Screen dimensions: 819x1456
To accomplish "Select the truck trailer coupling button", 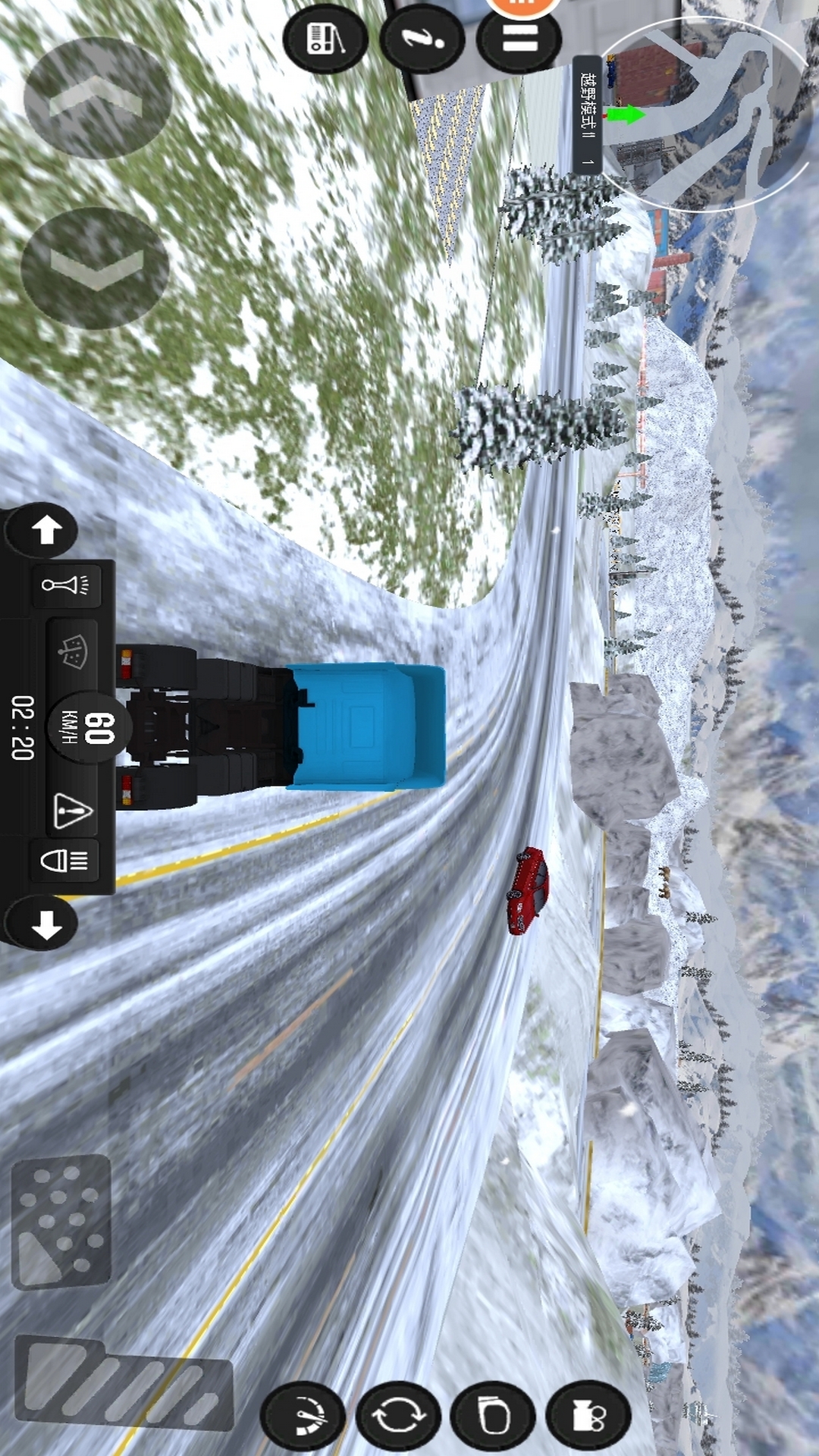I will pyautogui.click(x=588, y=1416).
